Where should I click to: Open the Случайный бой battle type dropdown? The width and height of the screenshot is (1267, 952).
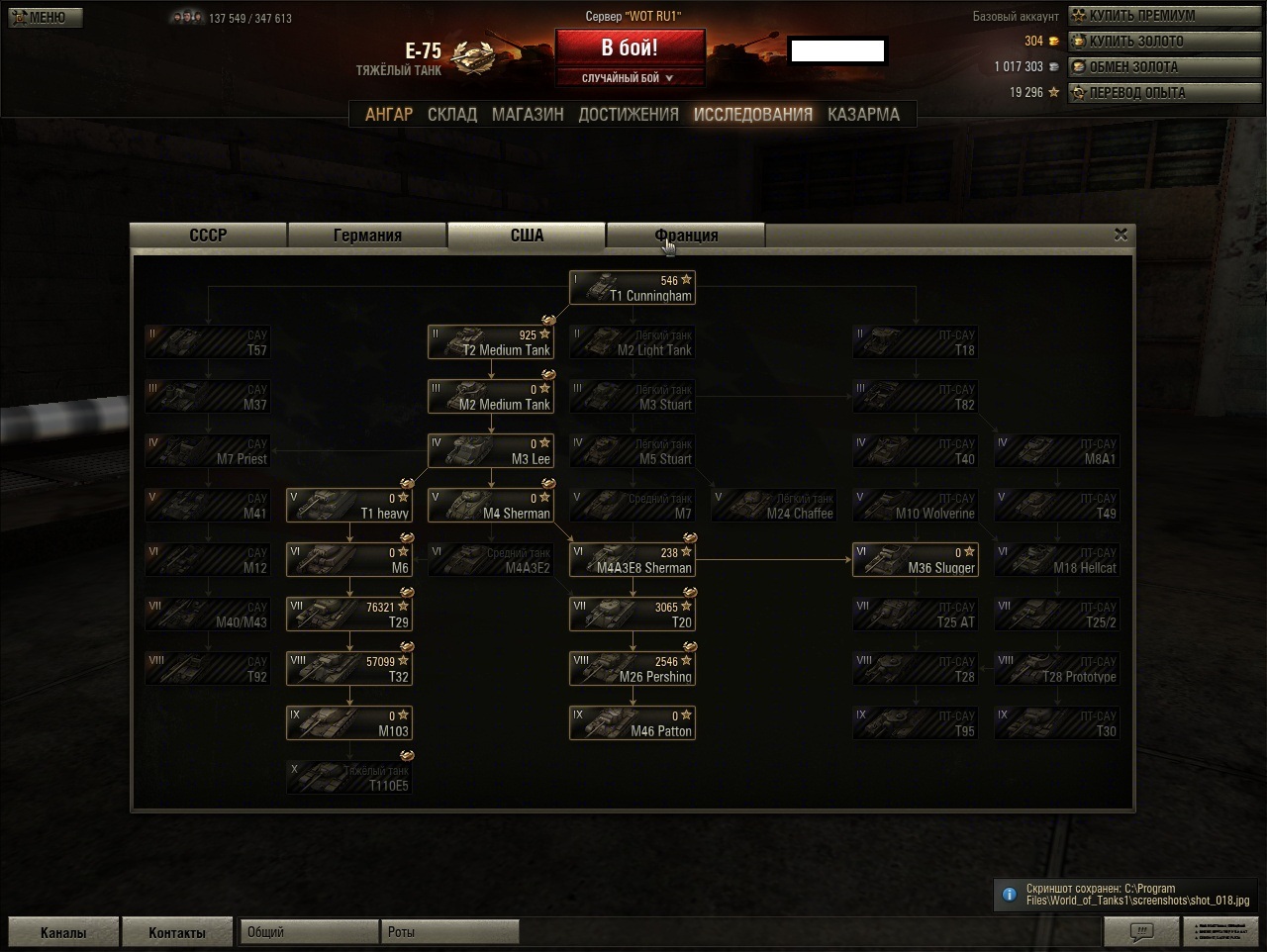pos(630,78)
